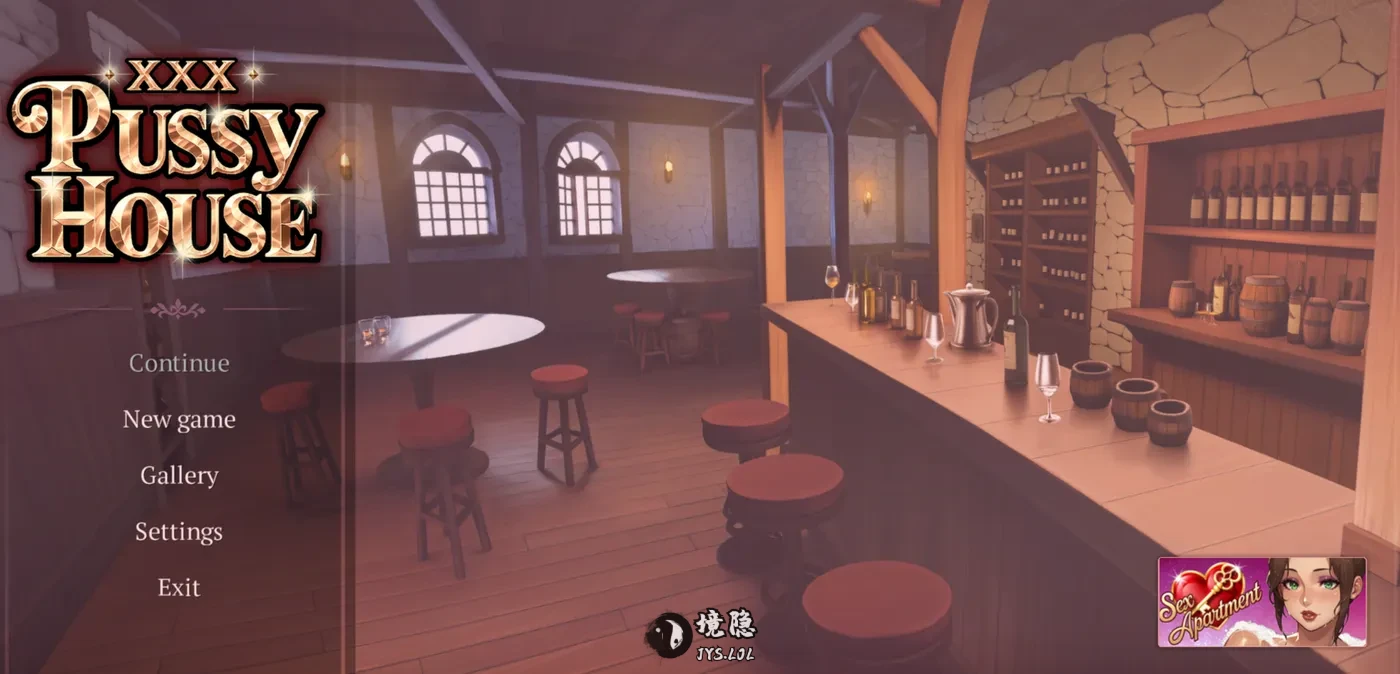
Task: Open the Settings menu
Action: 179,531
